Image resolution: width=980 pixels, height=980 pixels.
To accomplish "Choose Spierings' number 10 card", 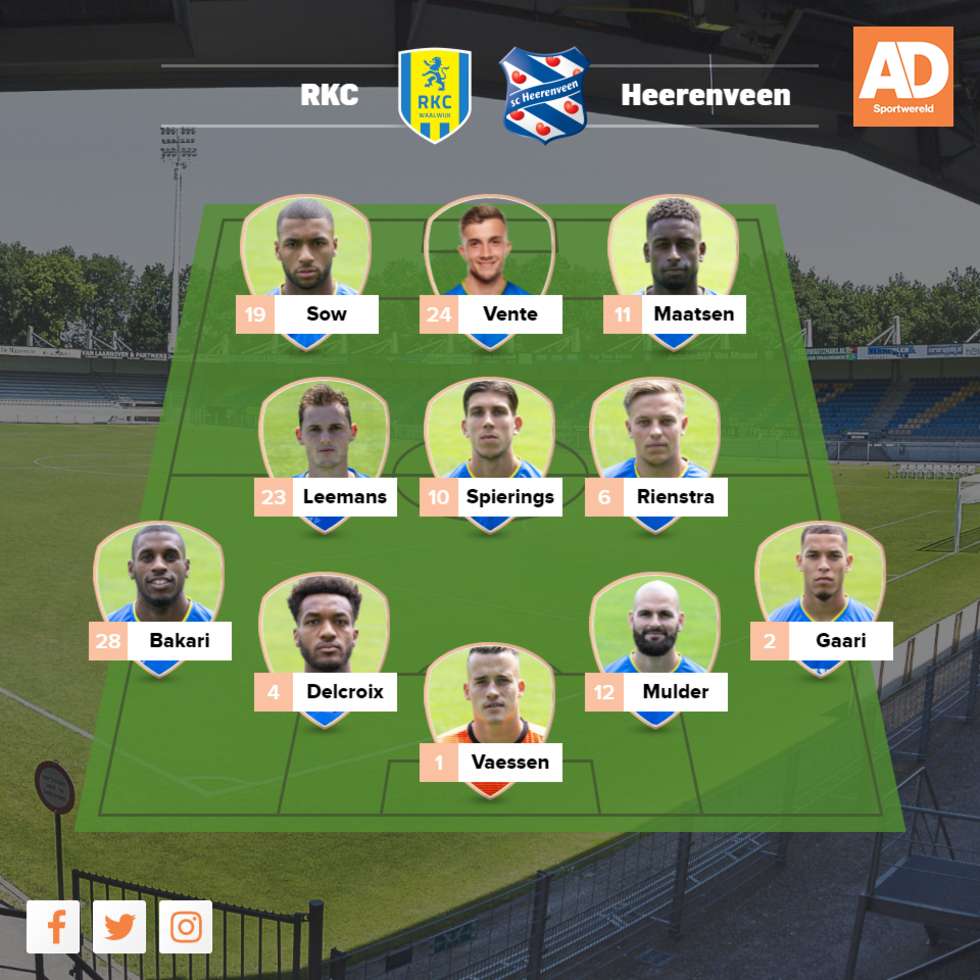I will 490,453.
